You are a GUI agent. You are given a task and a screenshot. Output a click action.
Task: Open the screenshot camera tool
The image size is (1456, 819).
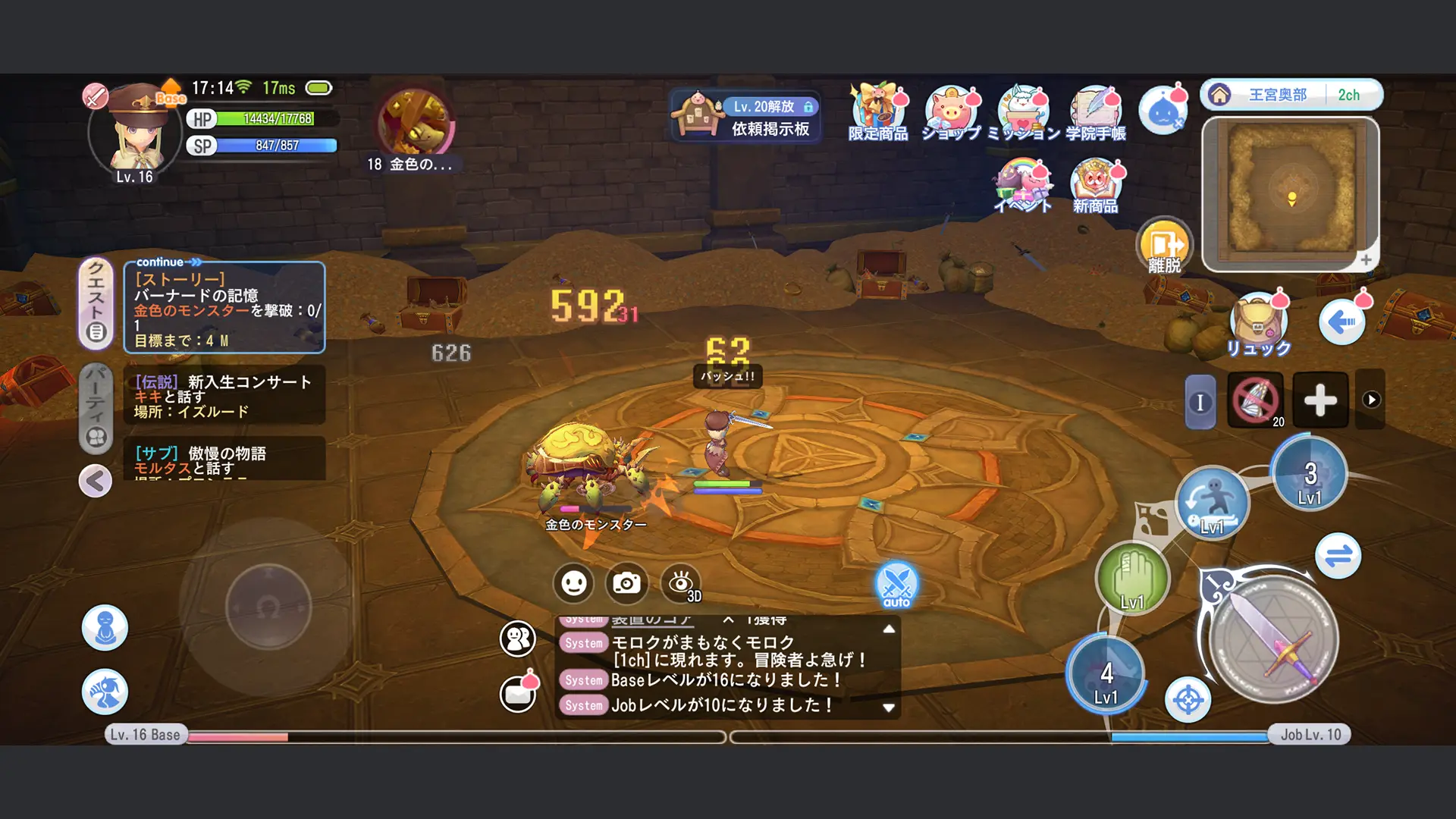[626, 582]
